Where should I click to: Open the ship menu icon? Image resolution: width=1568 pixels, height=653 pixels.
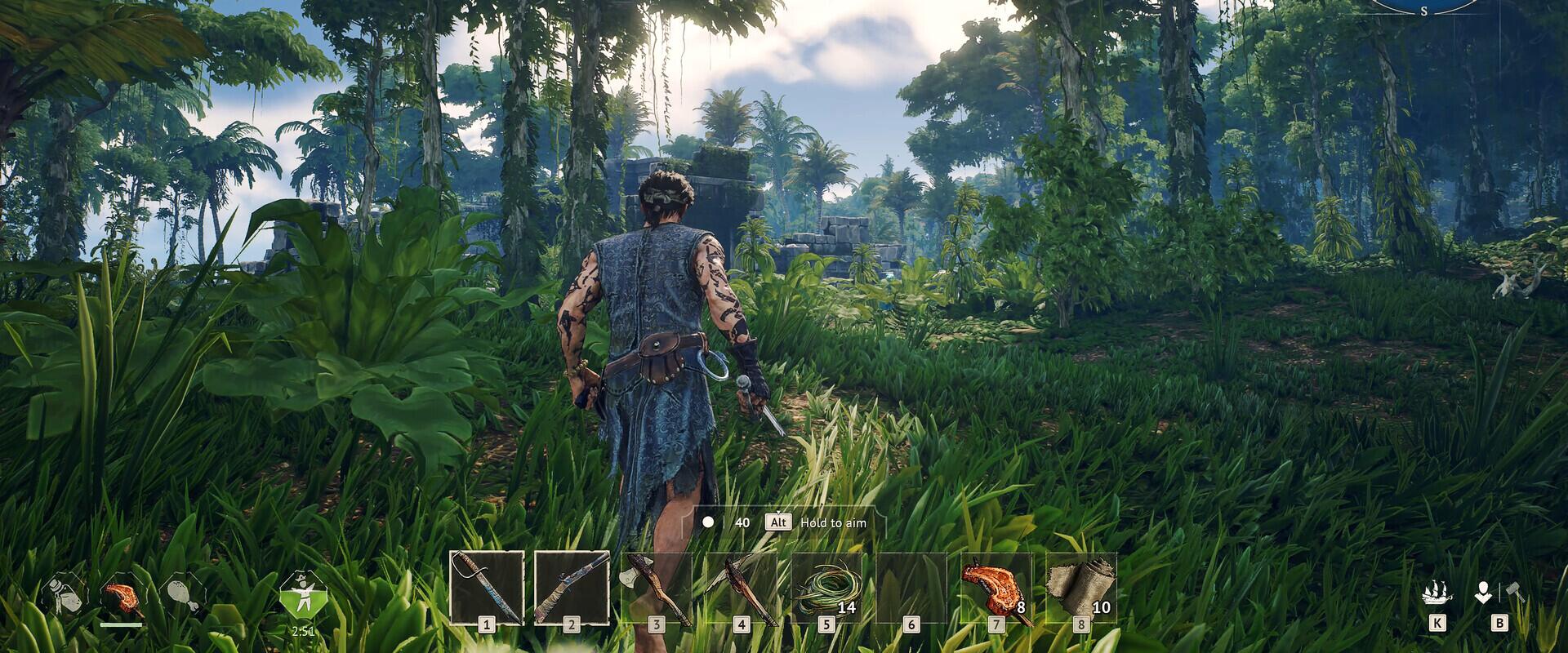pyautogui.click(x=1437, y=593)
